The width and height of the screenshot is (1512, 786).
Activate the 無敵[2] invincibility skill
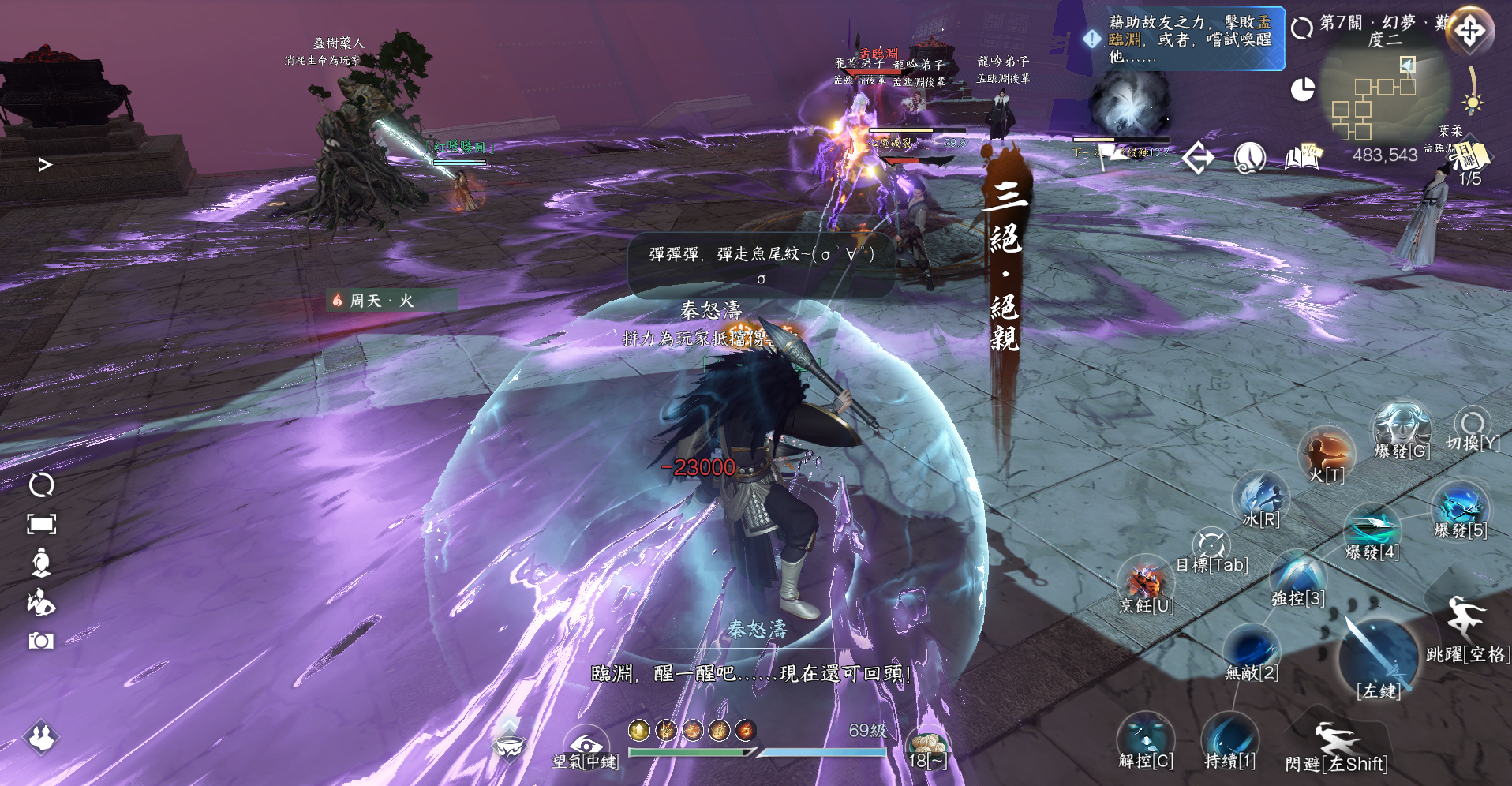click(1252, 650)
